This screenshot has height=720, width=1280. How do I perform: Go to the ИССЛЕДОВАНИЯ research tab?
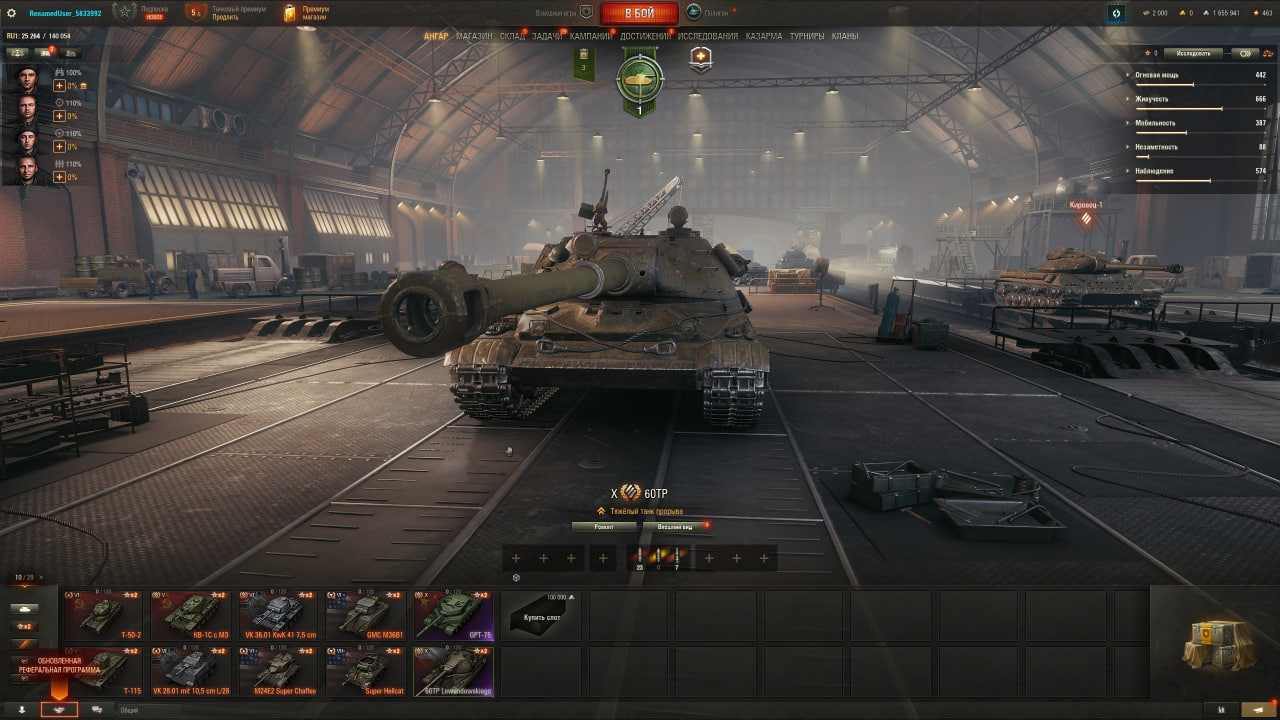[708, 37]
